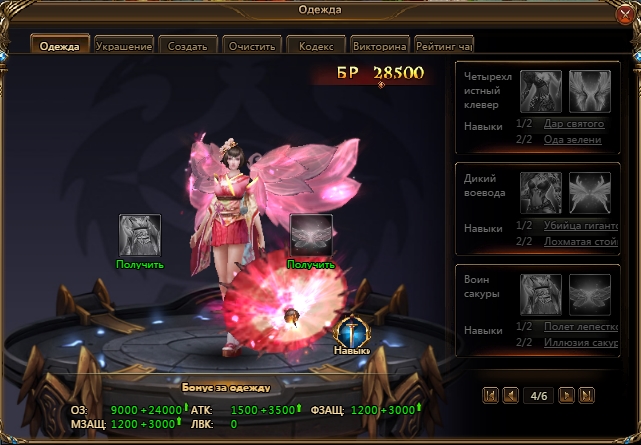Jump to the last set page
641x445 pixels.
click(x=586, y=395)
